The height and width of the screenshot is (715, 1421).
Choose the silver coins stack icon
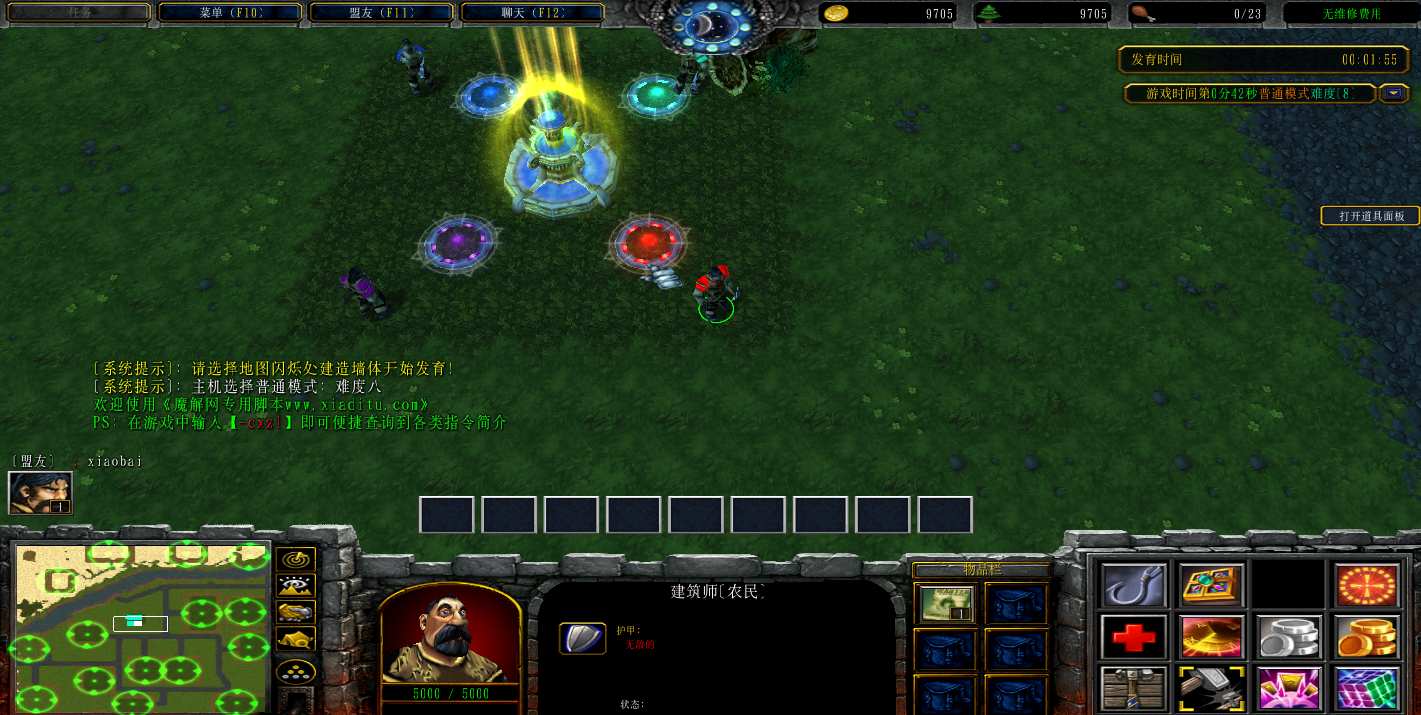[1290, 637]
